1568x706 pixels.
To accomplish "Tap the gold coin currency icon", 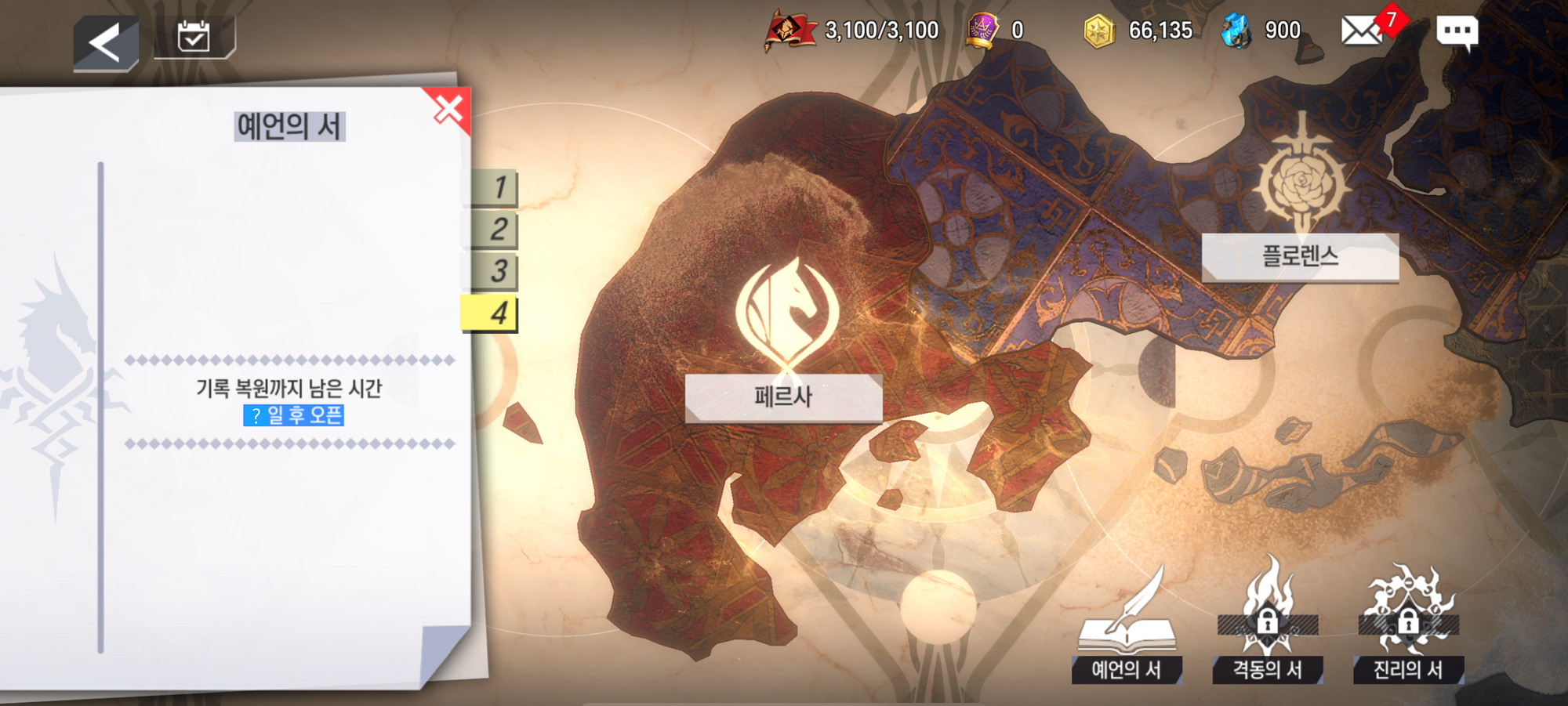I will point(1098,31).
